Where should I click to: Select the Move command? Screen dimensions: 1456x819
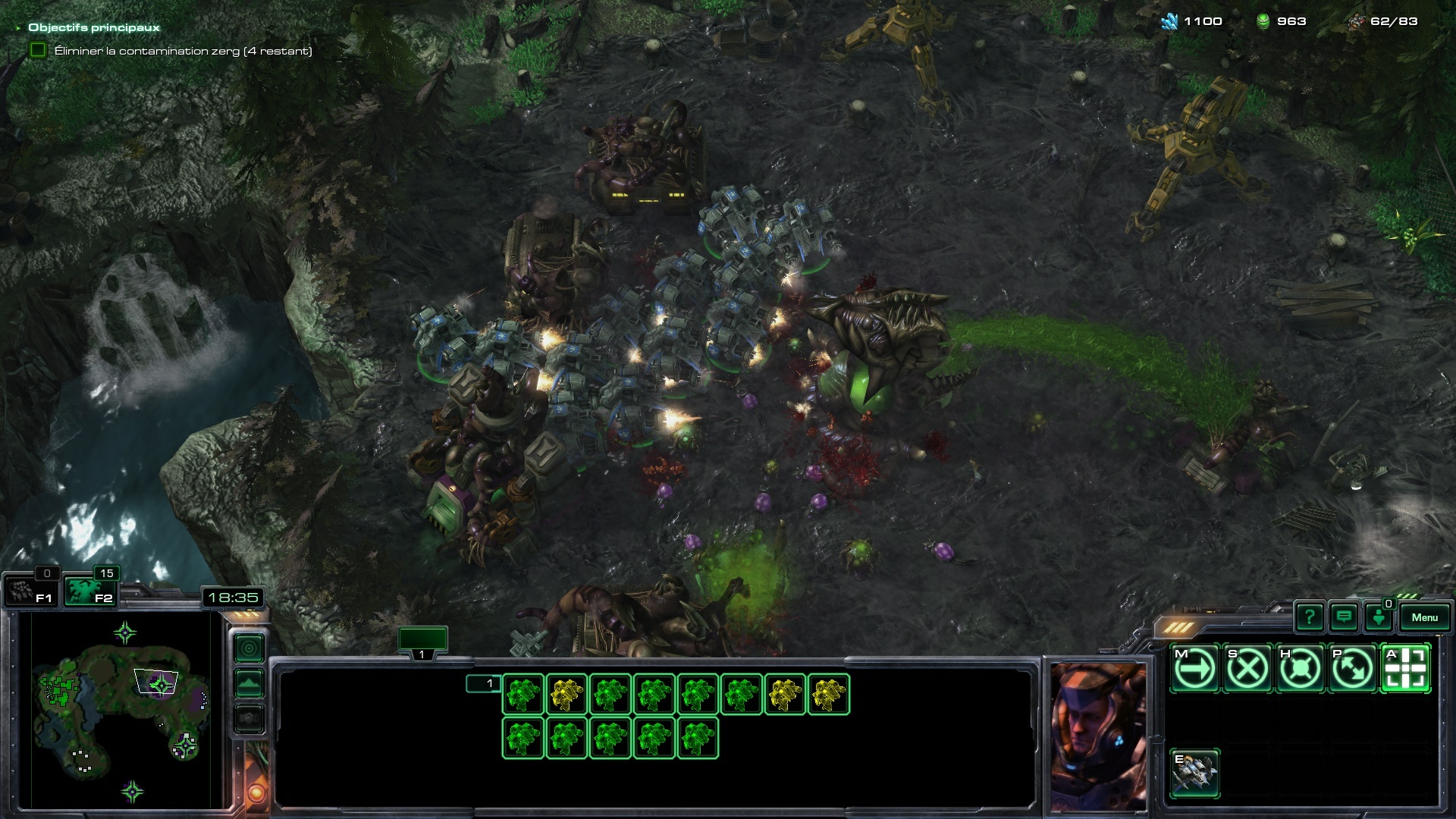[1194, 669]
